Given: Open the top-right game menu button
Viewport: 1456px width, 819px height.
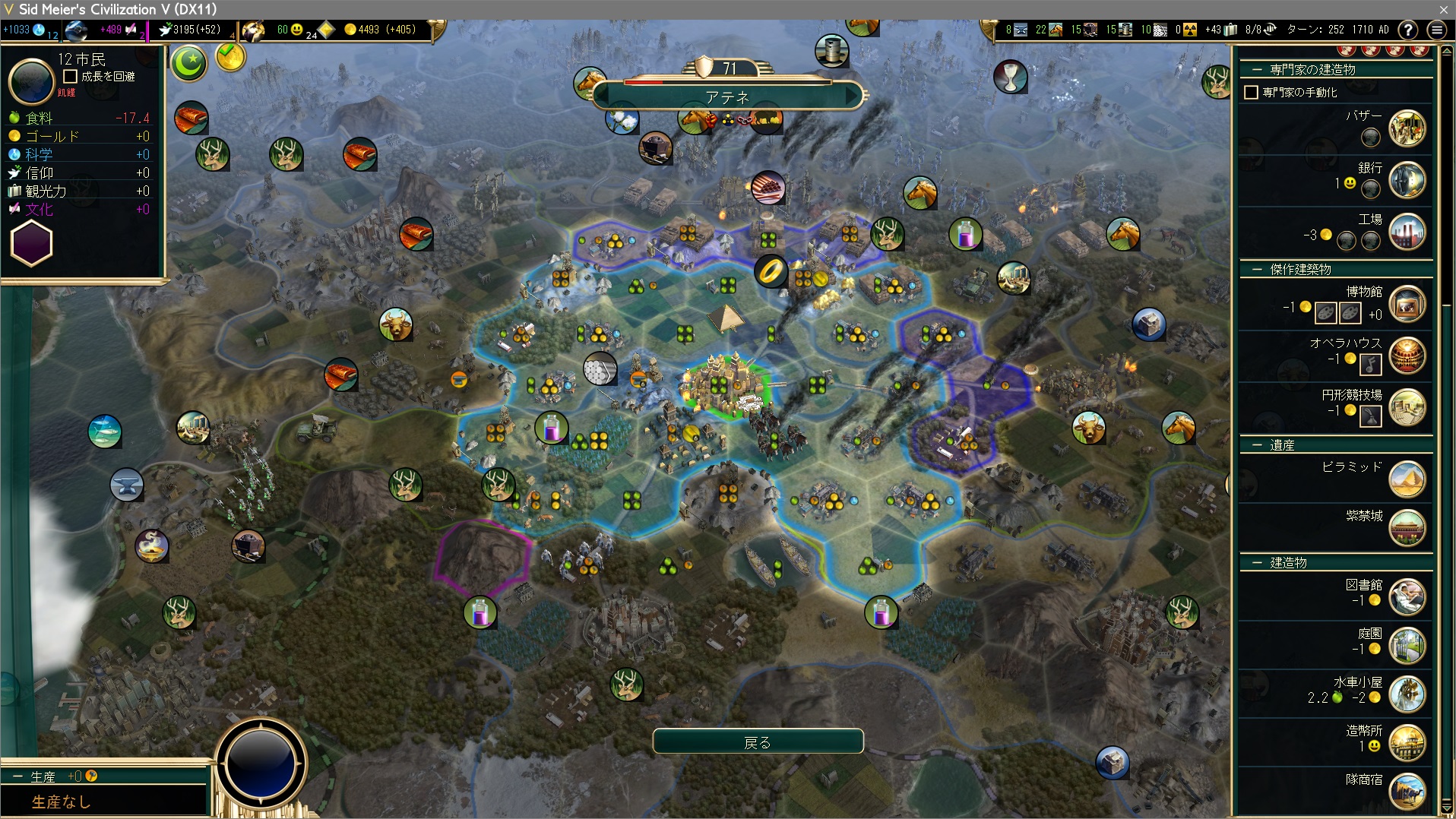Looking at the screenshot, I should (x=1436, y=30).
